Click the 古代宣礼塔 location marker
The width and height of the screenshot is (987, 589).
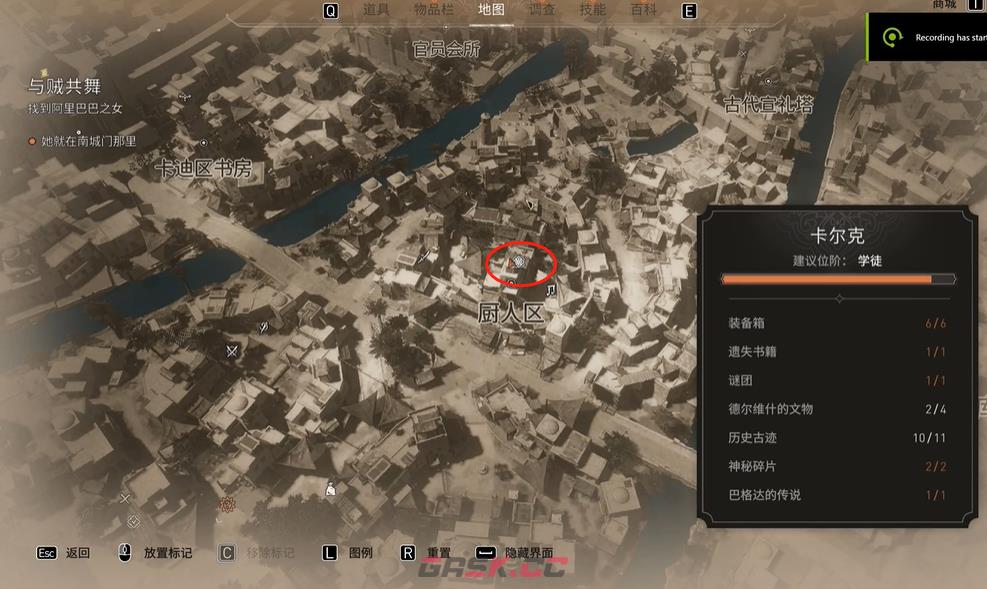pyautogui.click(x=768, y=103)
